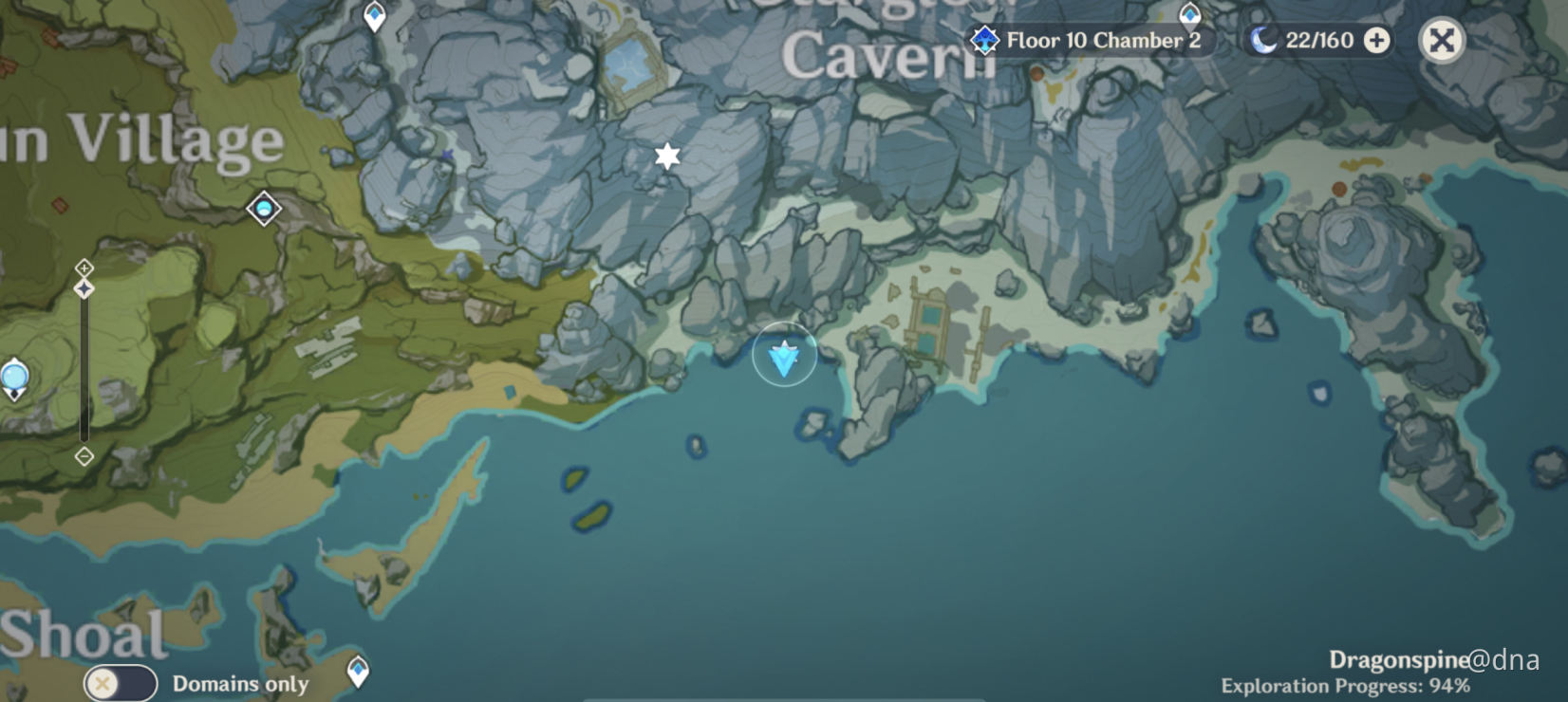Click the teleport waypoint at the top of map
This screenshot has width=1568, height=702.
click(374, 13)
